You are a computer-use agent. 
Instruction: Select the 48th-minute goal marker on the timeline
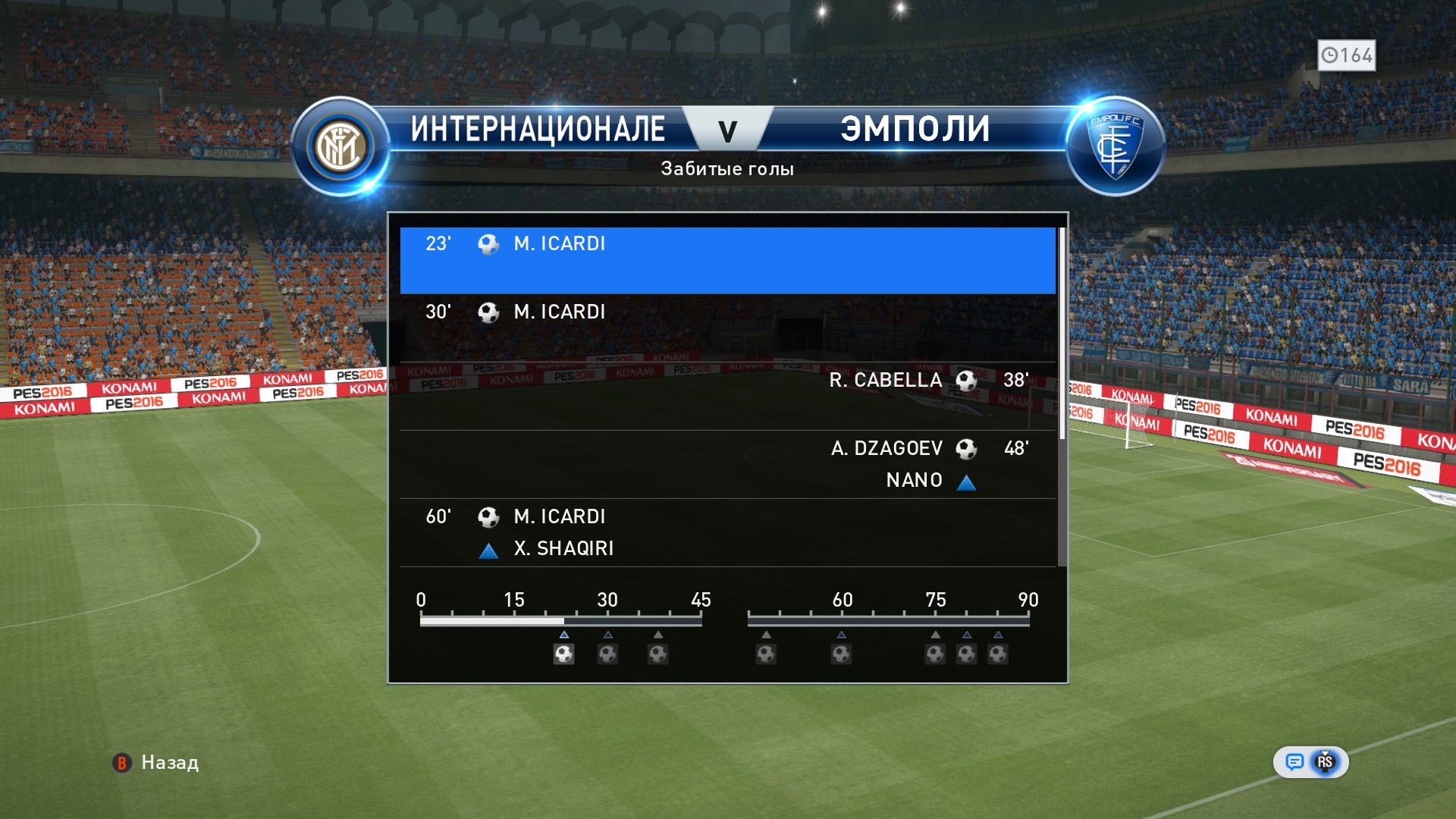766,654
